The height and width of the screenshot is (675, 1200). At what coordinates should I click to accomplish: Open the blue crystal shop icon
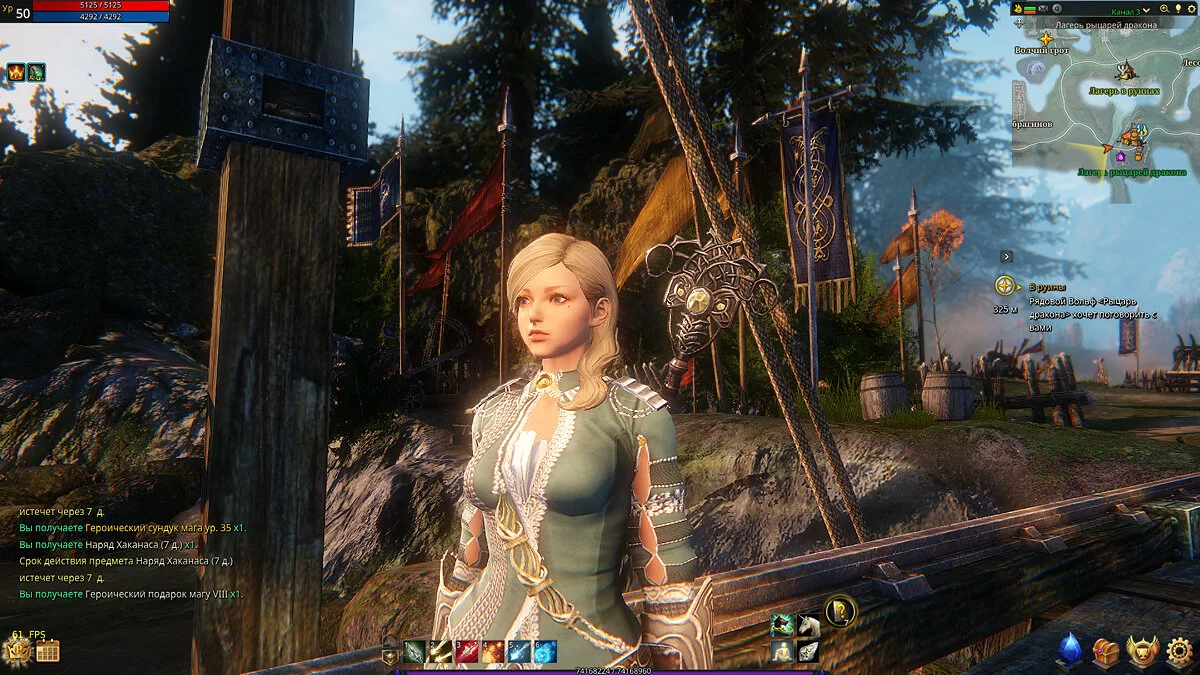coord(1071,651)
